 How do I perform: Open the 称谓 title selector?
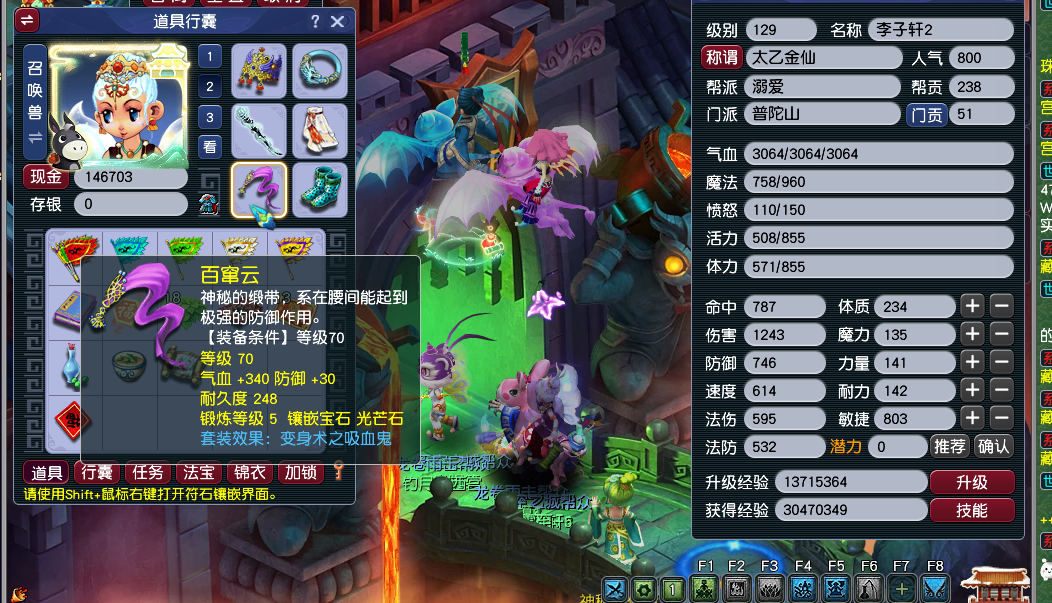coord(721,58)
